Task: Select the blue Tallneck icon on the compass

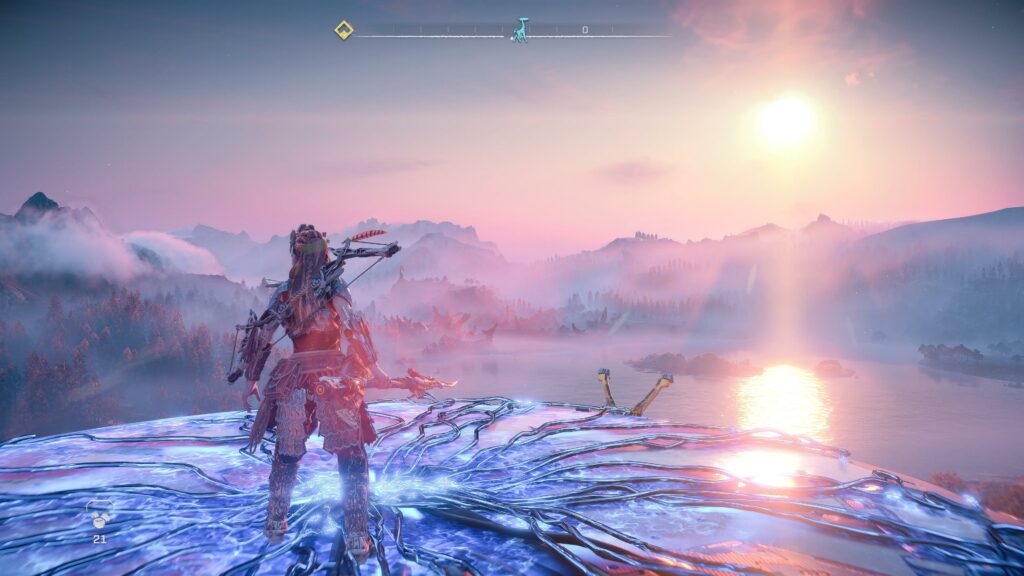Action: point(519,30)
